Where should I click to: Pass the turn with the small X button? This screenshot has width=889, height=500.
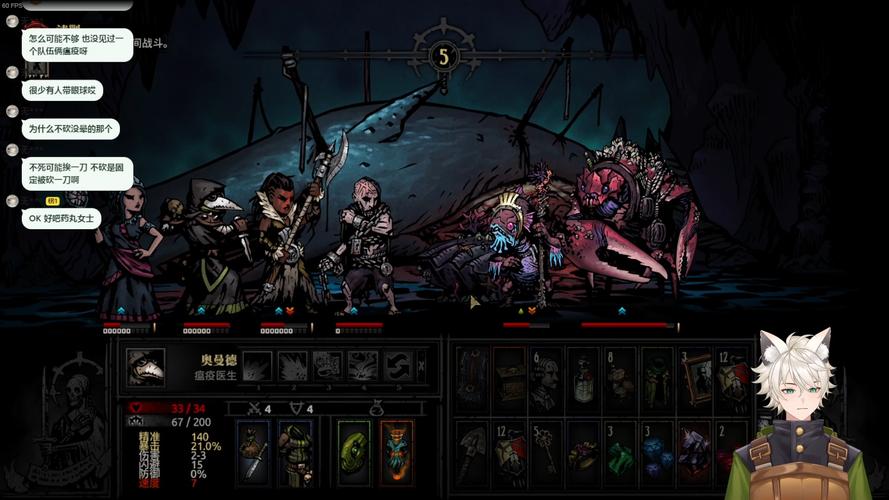(x=421, y=365)
